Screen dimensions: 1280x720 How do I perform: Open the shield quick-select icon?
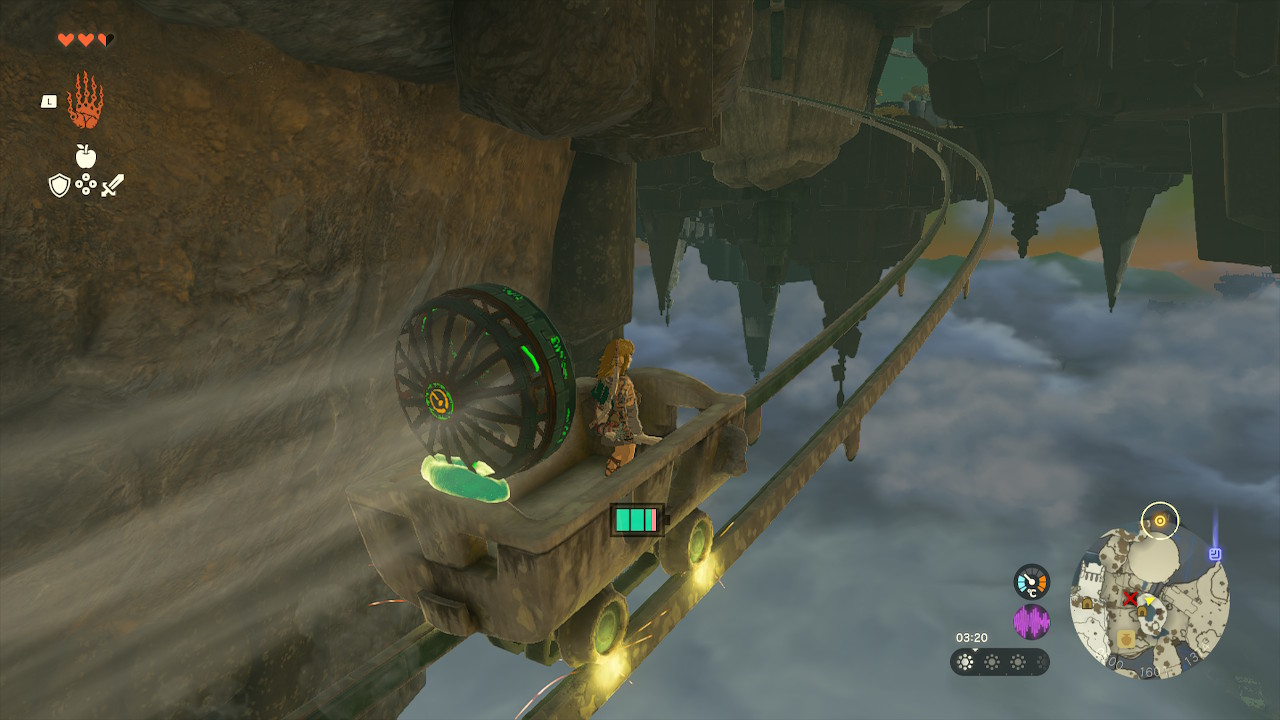(x=59, y=185)
